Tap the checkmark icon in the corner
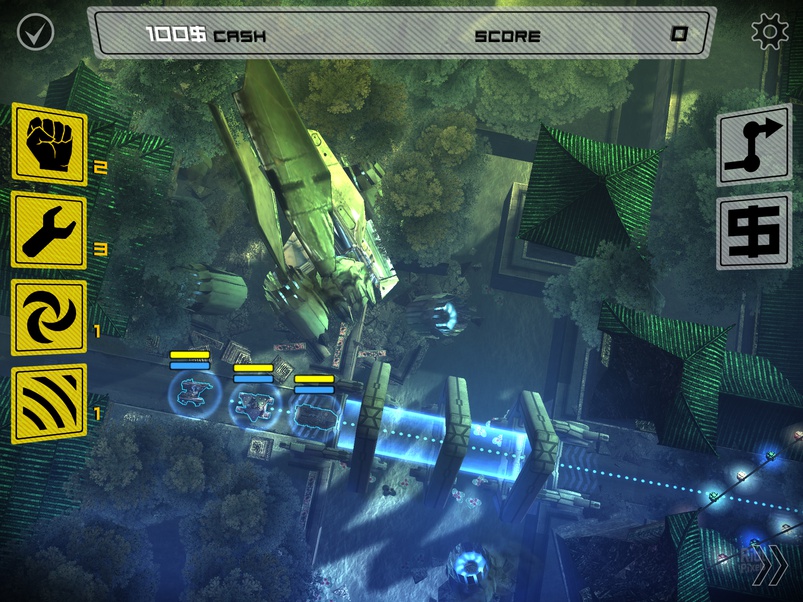The height and width of the screenshot is (602, 803). point(35,32)
